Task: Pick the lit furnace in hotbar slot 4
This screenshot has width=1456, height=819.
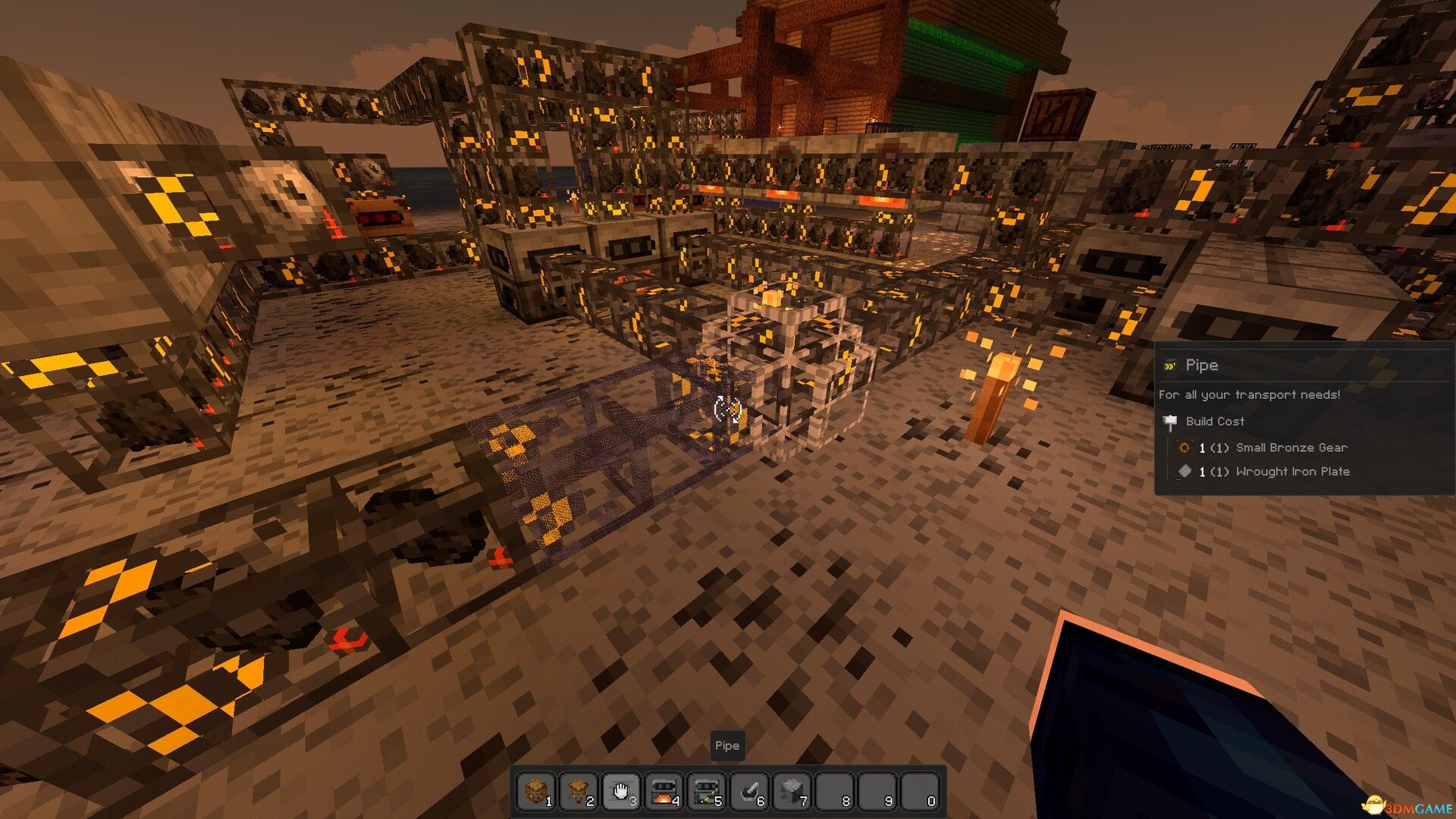Action: (664, 792)
